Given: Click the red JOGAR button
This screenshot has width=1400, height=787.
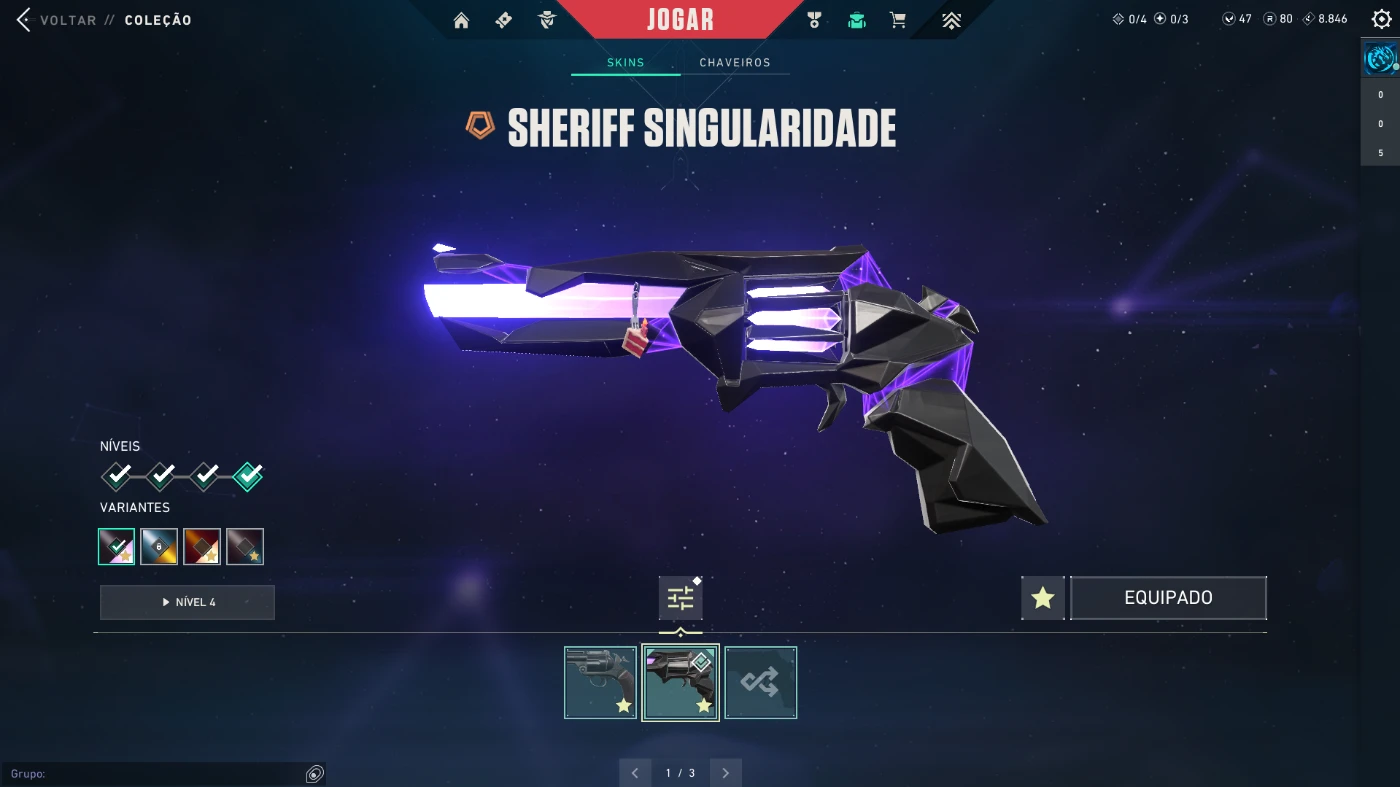Looking at the screenshot, I should click(x=680, y=20).
